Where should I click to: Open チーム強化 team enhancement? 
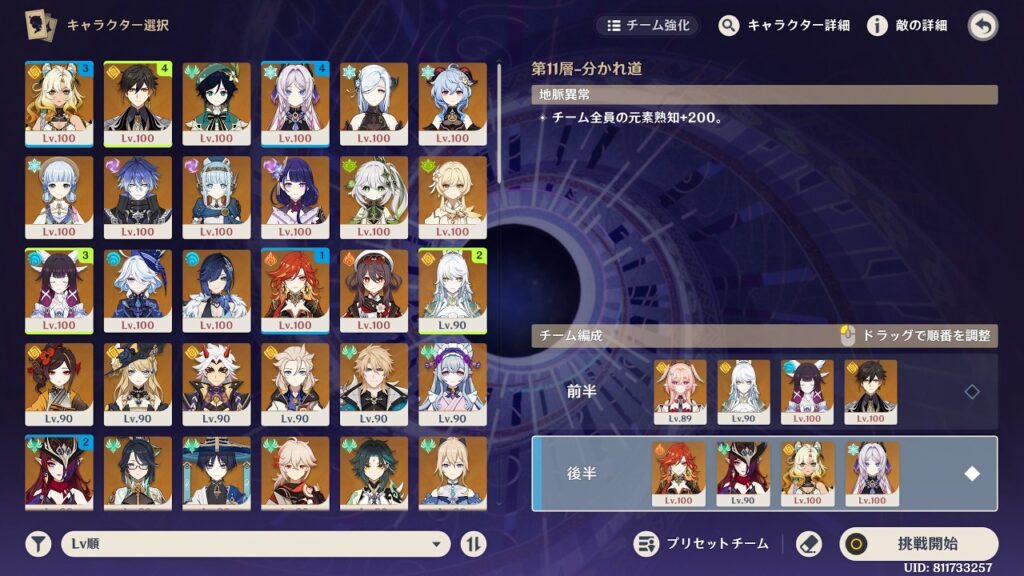click(647, 25)
